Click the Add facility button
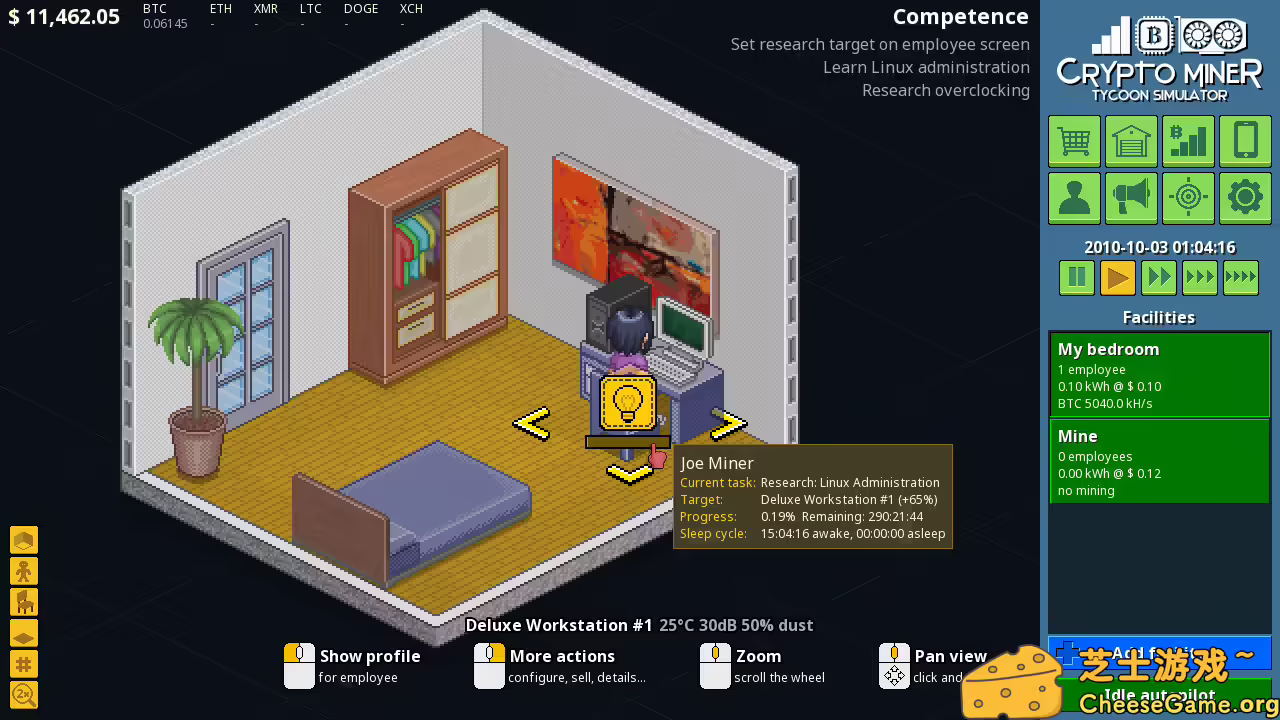This screenshot has height=720, width=1280. pyautogui.click(x=1159, y=652)
